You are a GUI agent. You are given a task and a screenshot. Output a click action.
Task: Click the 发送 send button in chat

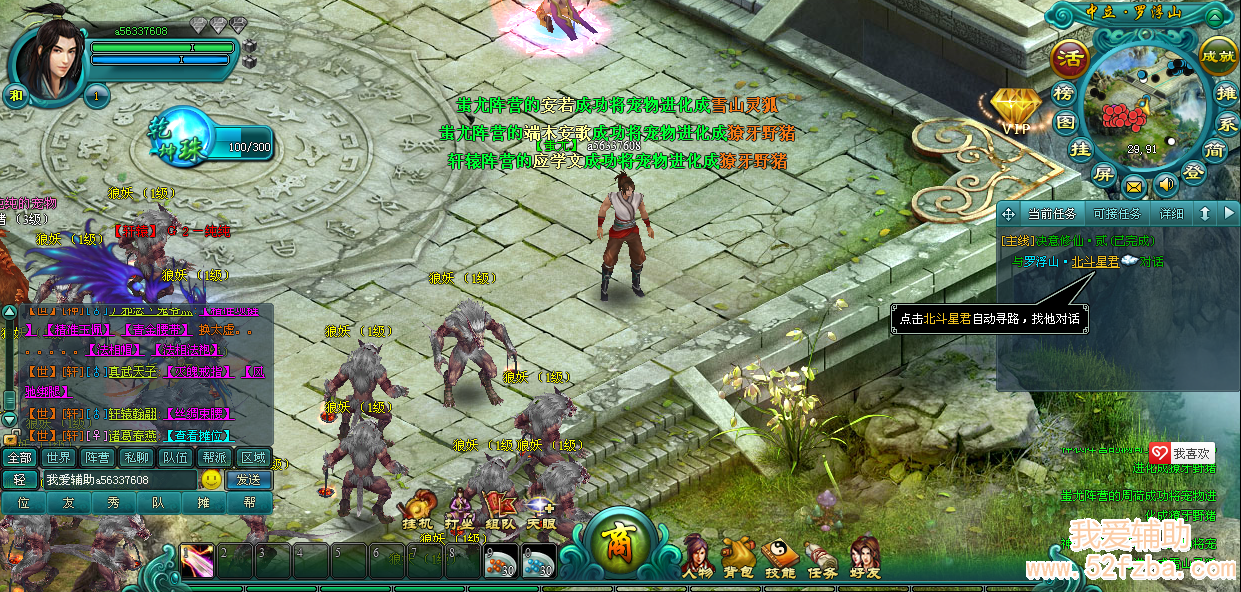point(248,480)
